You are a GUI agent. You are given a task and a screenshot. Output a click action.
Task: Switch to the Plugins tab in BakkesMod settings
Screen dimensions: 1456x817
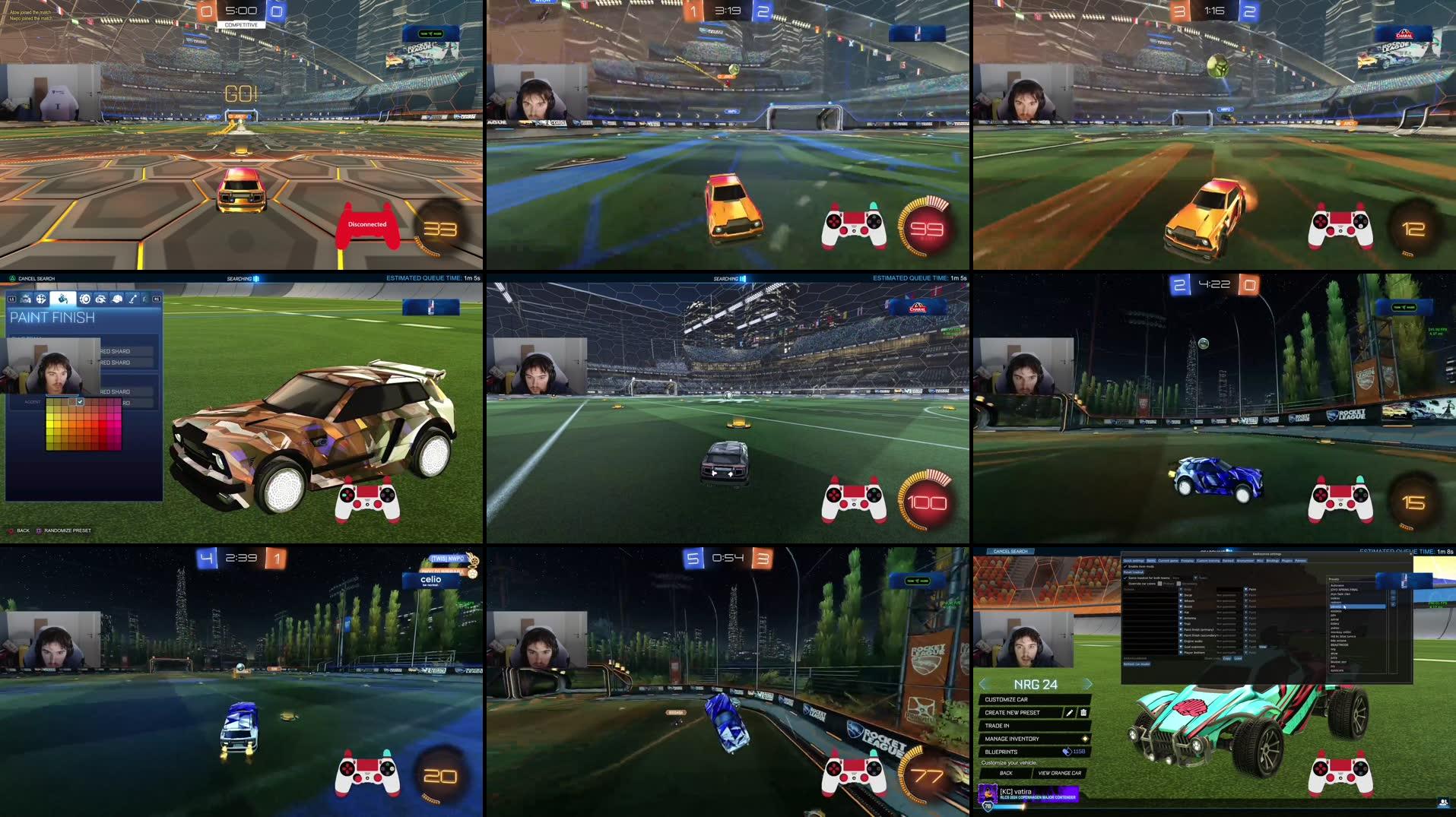pyautogui.click(x=1287, y=561)
